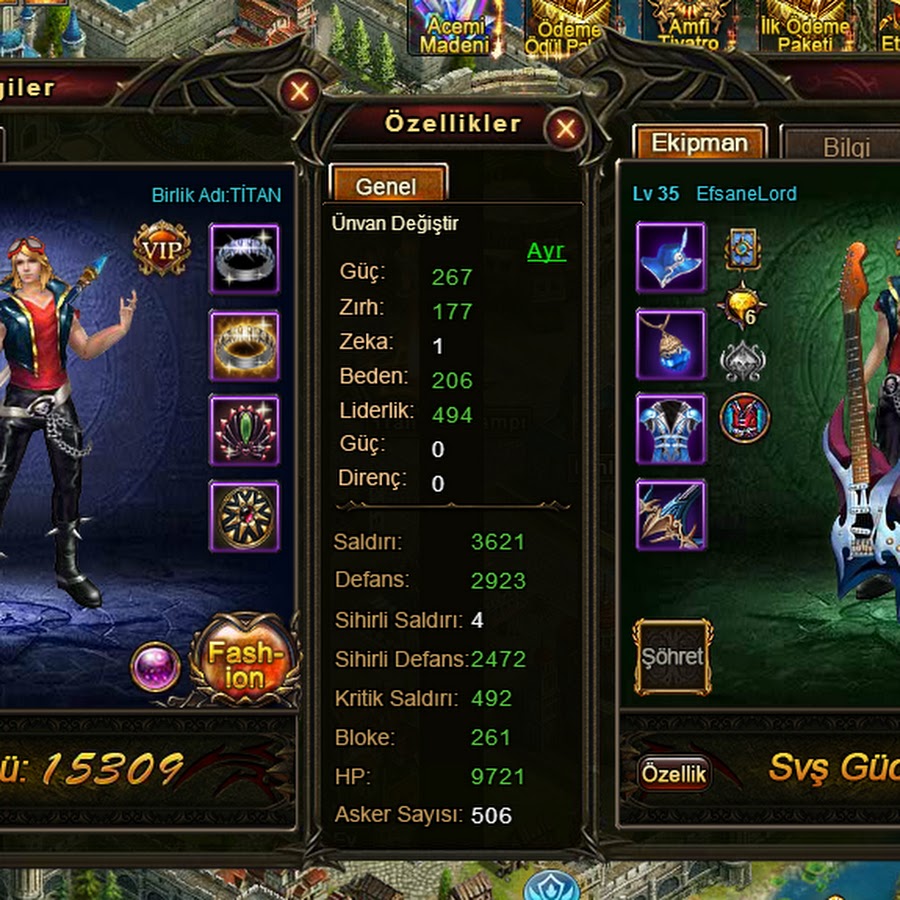Select the blue armor equipment slot
Viewport: 900px width, 900px height.
[671, 430]
